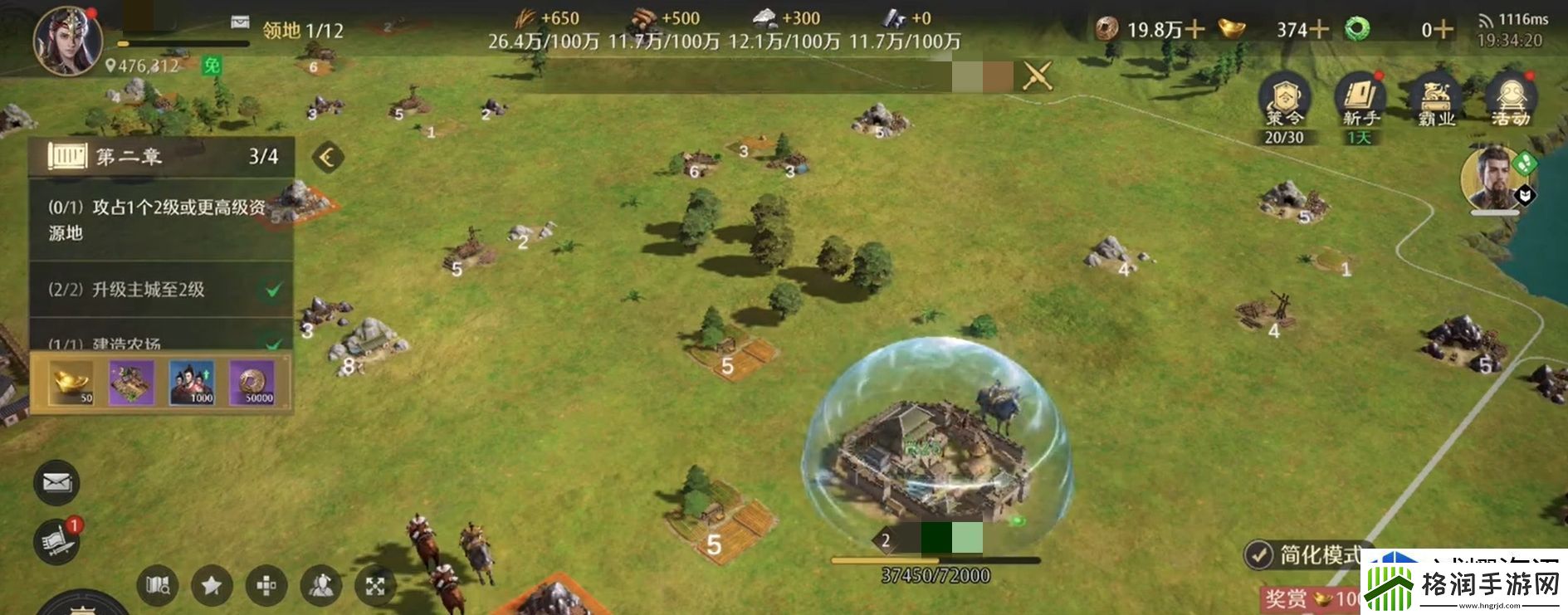Add more jade with plus button
1568x615 pixels.
tap(1443, 30)
